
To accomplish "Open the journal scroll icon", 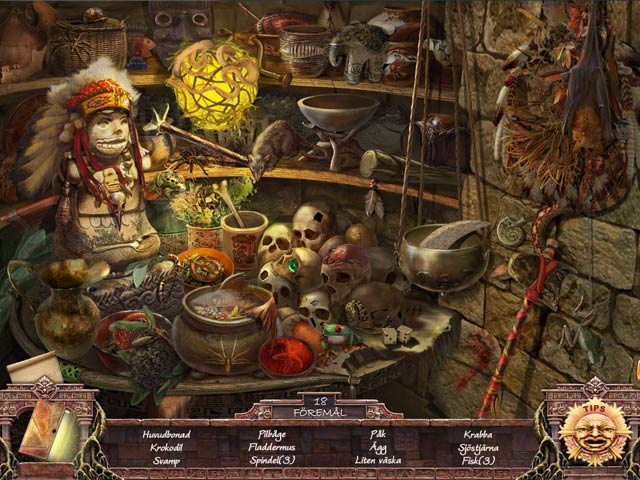I will click(x=48, y=428).
